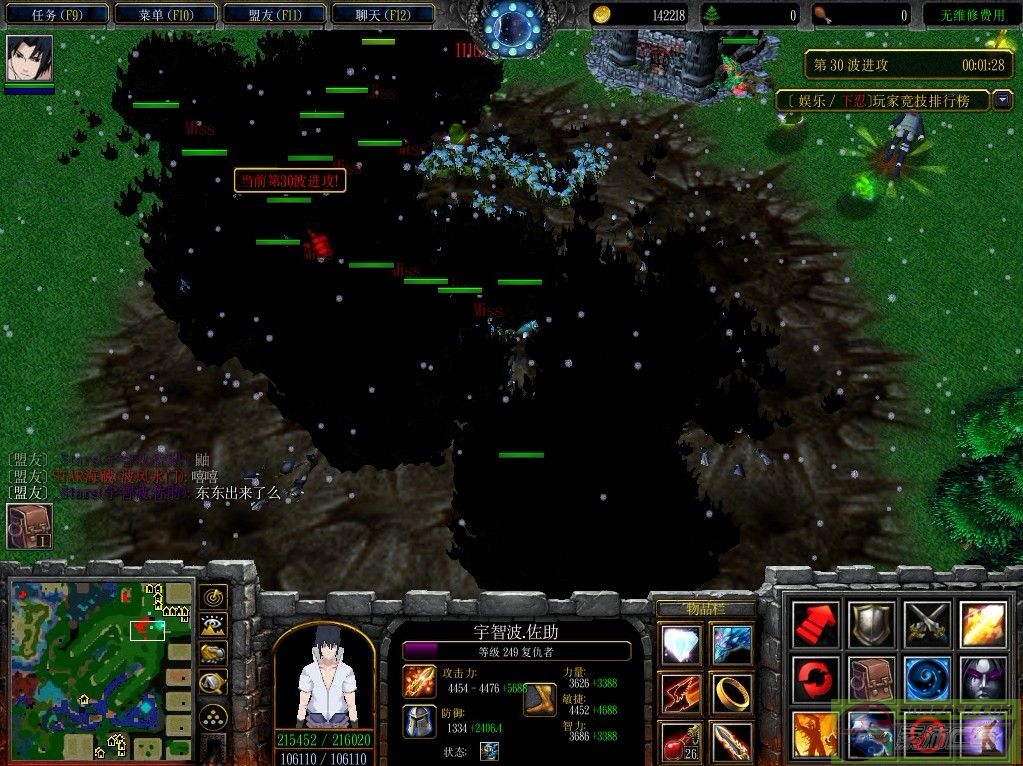This screenshot has width=1023, height=766.
Task: Activate the red arrow Move command
Action: coord(815,625)
